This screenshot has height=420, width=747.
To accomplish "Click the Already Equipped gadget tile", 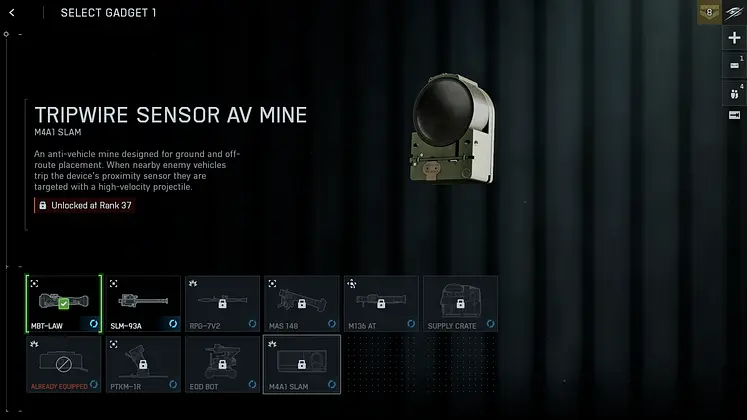I will point(63,363).
